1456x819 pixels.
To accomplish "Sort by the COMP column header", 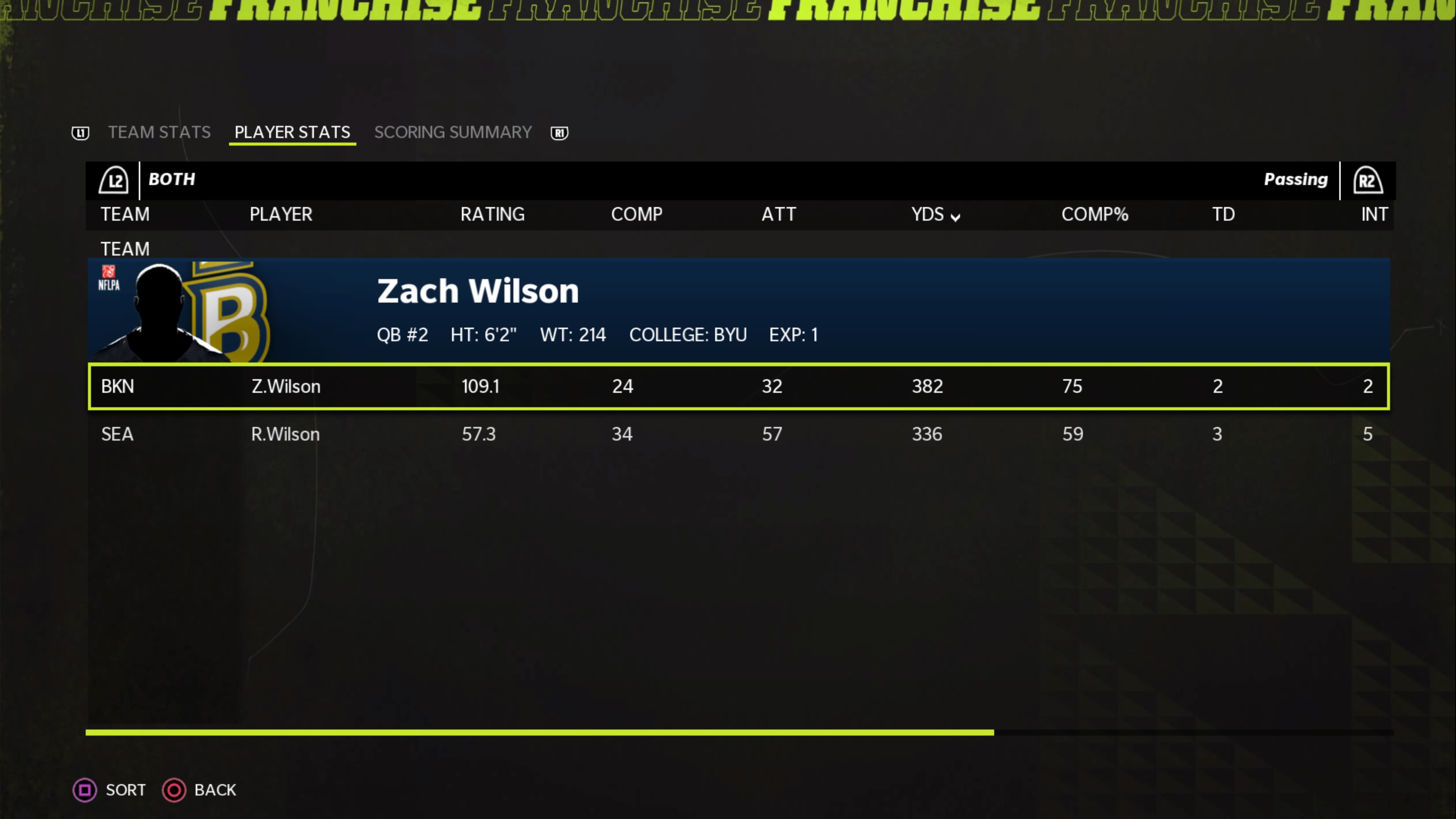I will [x=637, y=215].
